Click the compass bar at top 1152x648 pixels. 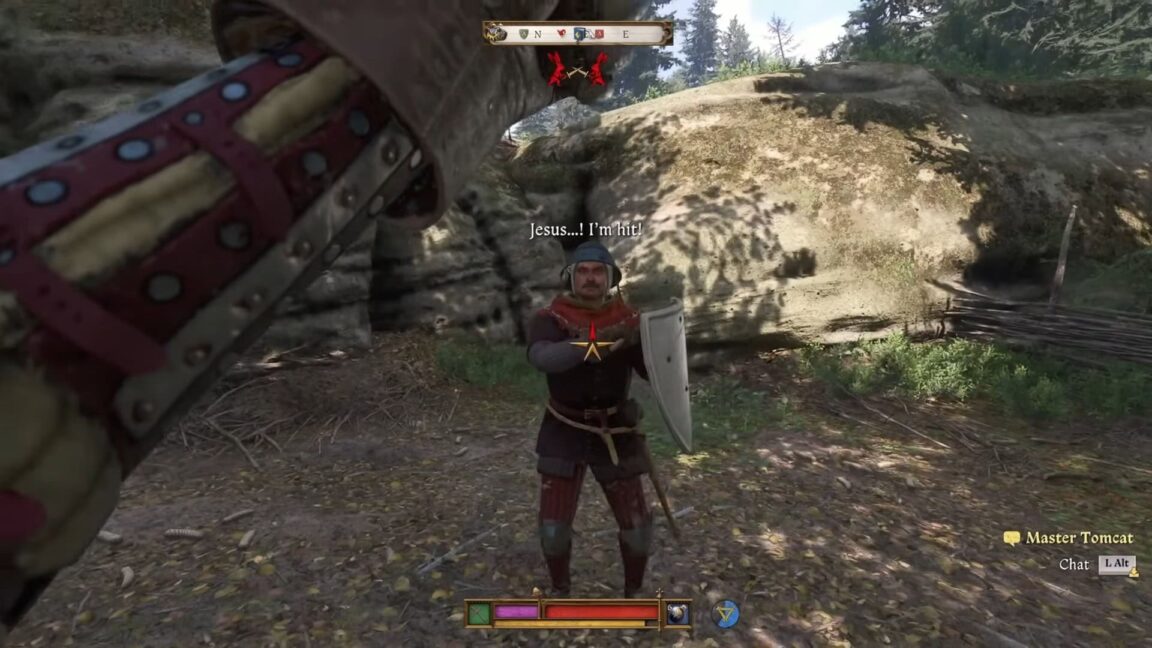[x=577, y=33]
